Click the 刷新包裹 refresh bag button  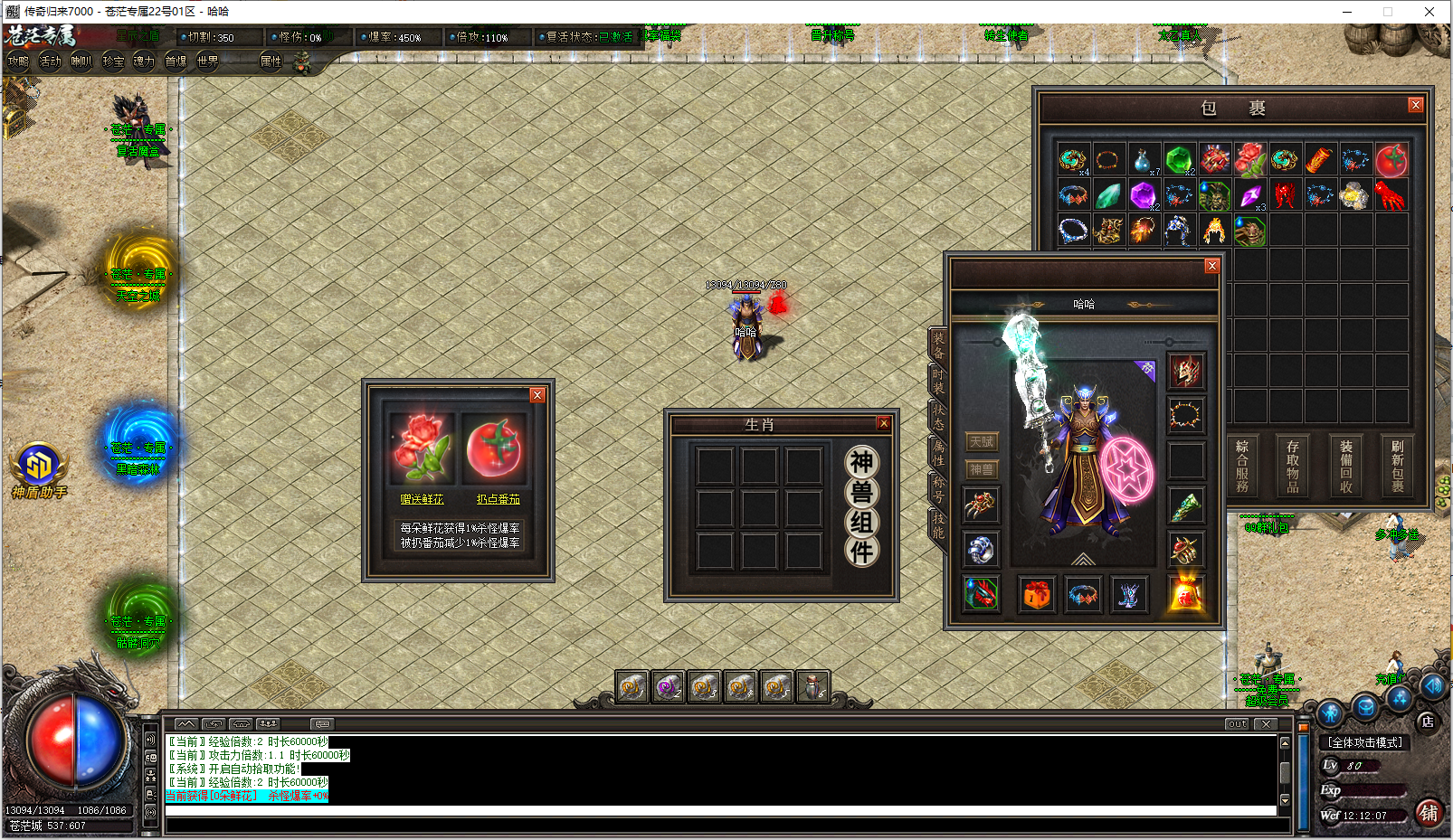click(1397, 467)
